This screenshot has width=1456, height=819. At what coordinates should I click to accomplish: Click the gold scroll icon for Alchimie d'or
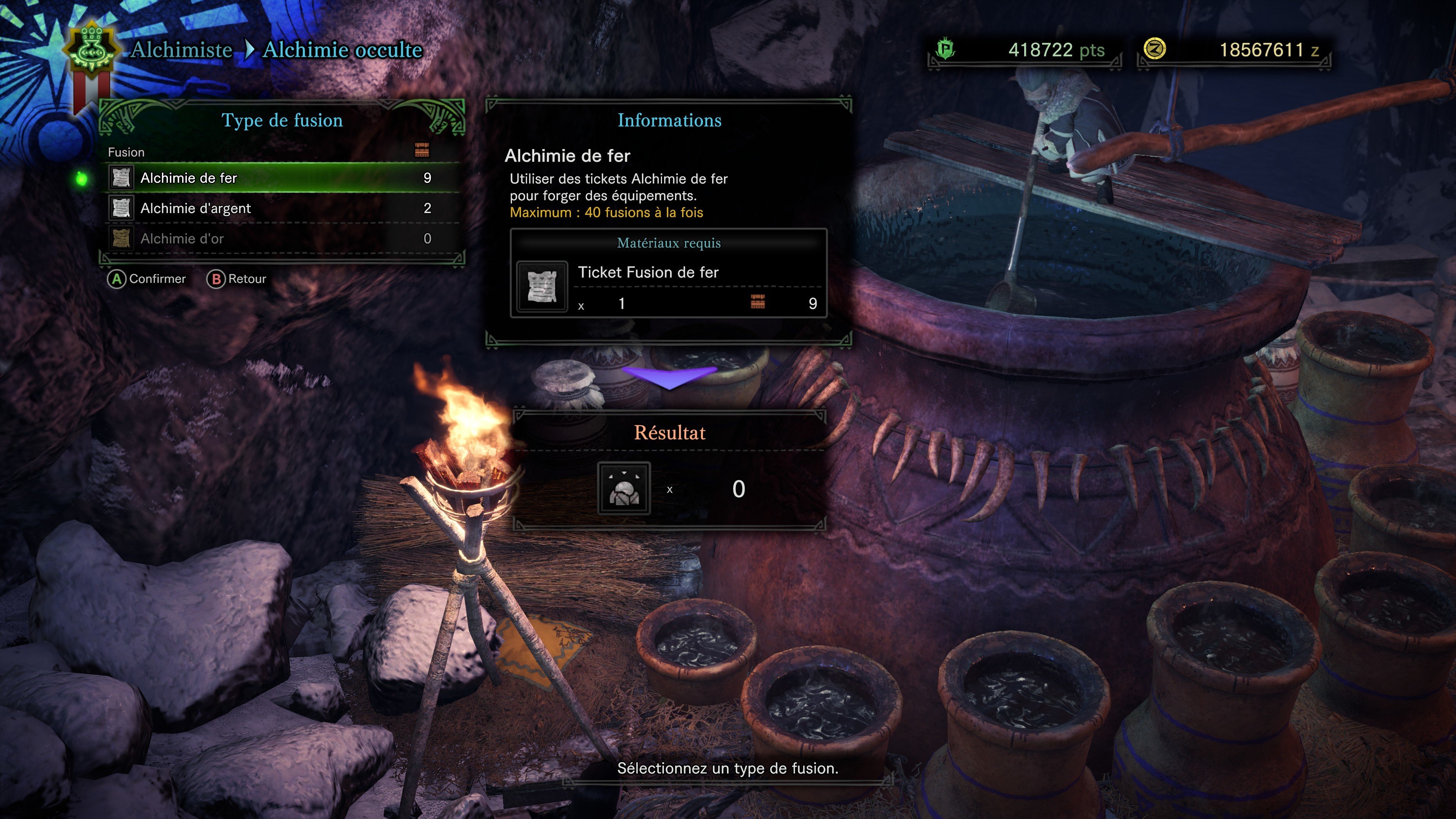tap(121, 238)
